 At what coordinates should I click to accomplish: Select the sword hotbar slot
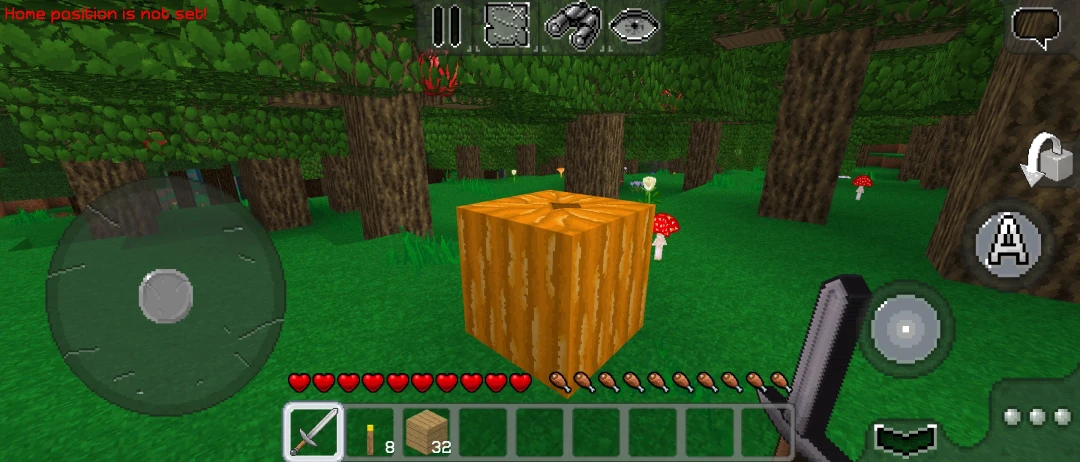(313, 432)
